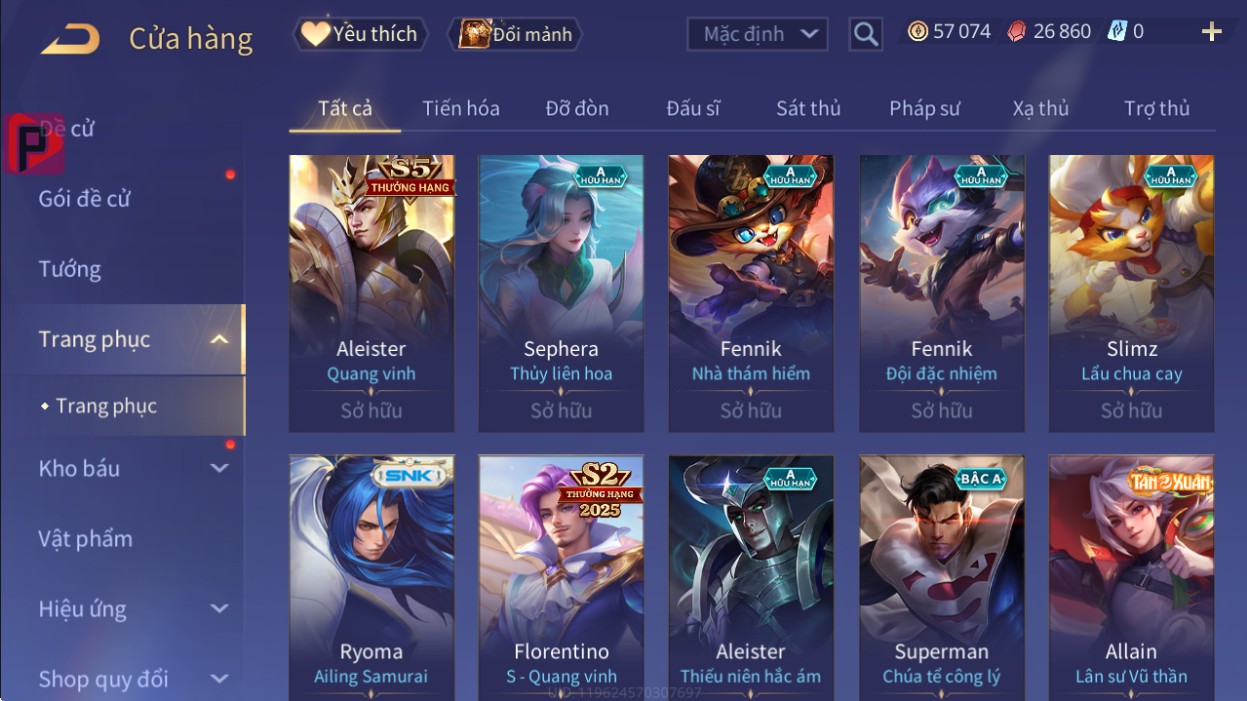Open the Đổi mảnh exchange
Screen dimensions: 1247x701
515,34
